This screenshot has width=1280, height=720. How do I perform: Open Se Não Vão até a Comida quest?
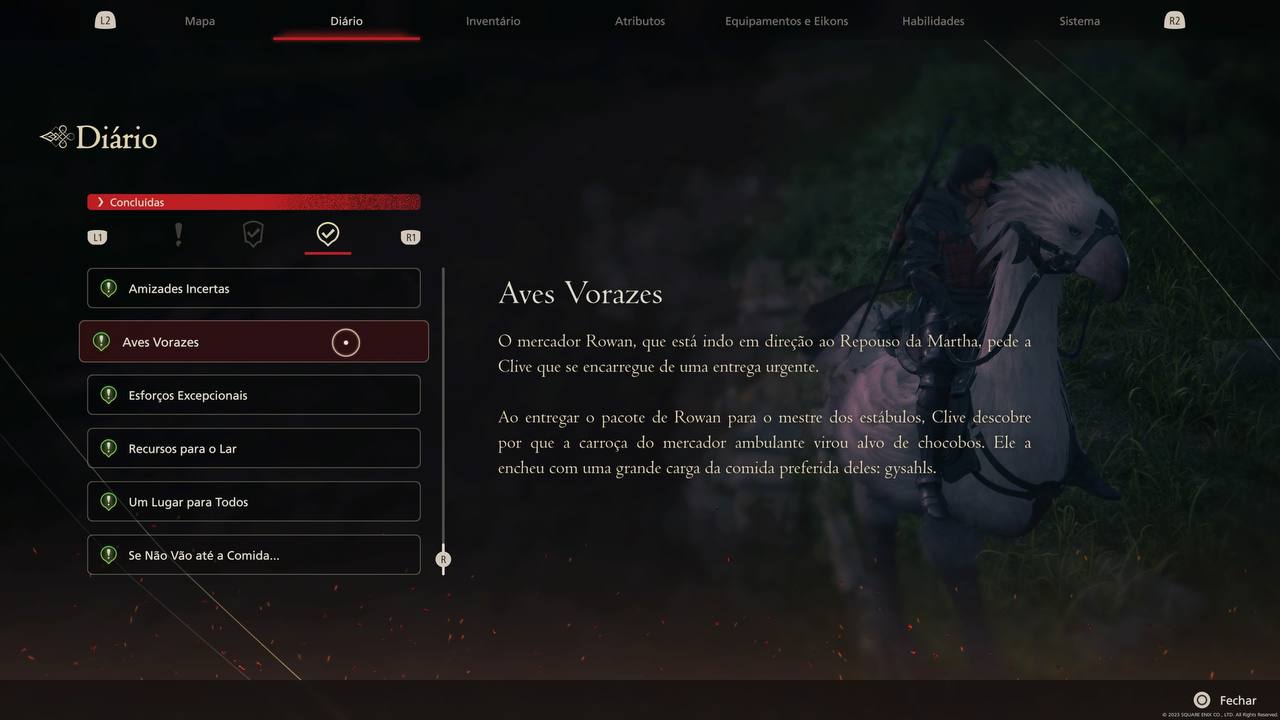coord(254,555)
